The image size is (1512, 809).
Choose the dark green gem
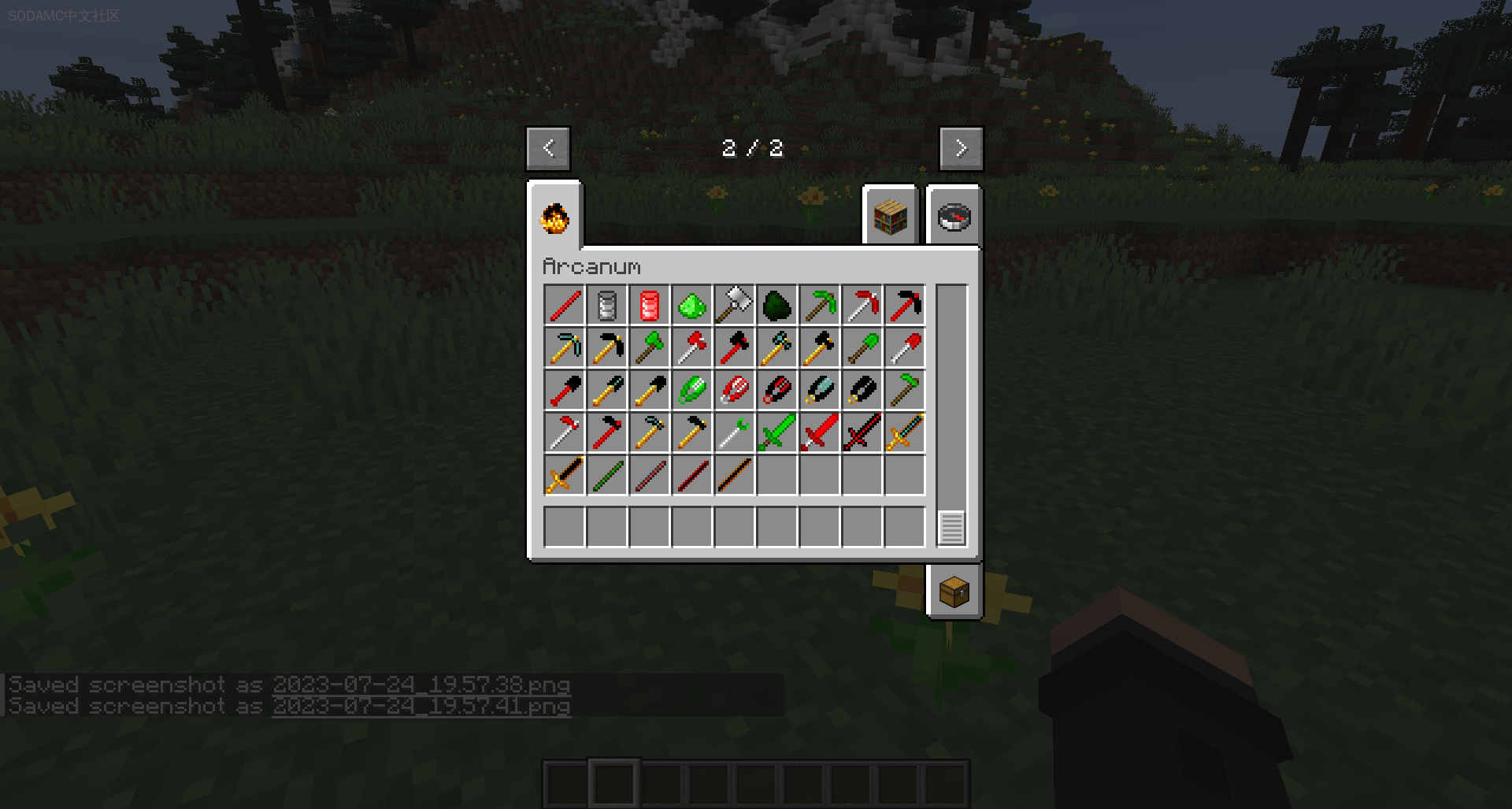[777, 306]
